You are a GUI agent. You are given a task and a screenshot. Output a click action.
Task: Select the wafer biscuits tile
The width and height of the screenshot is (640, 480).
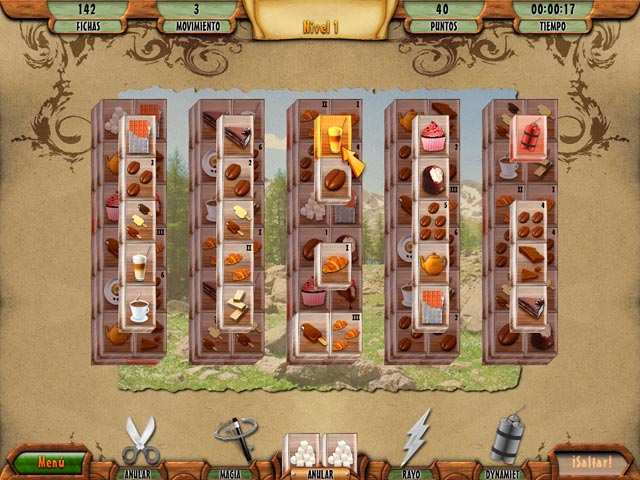(236, 306)
